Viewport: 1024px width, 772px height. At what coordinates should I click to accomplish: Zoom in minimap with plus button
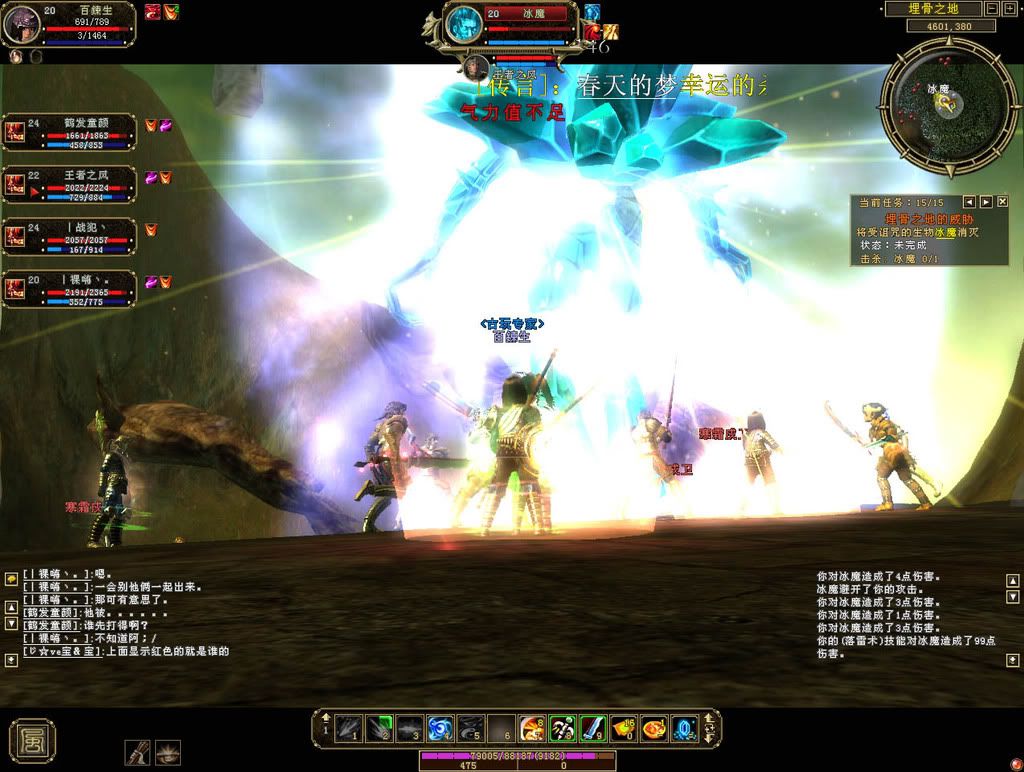(x=1009, y=9)
